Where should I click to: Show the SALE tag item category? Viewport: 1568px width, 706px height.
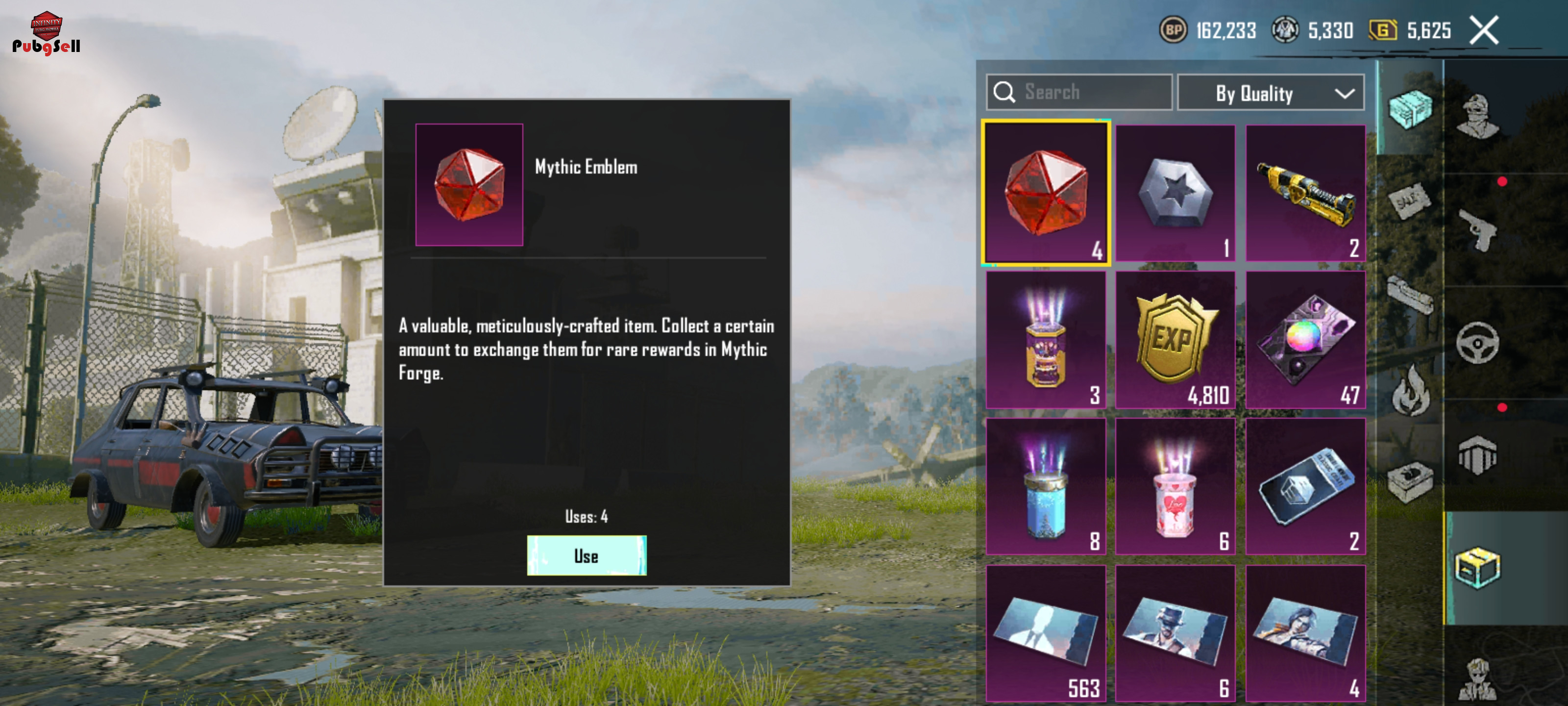1410,201
